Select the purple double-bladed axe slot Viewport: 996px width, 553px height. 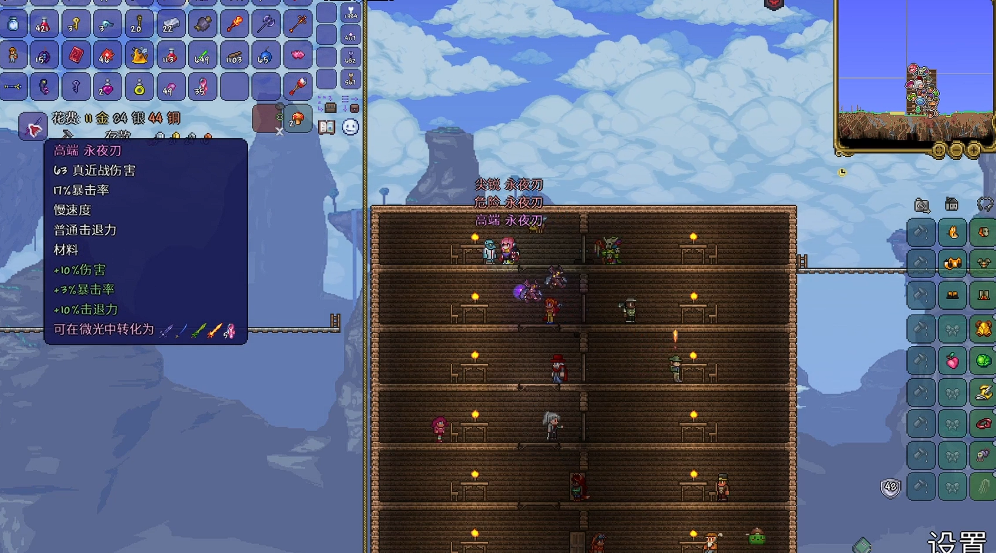pos(266,24)
